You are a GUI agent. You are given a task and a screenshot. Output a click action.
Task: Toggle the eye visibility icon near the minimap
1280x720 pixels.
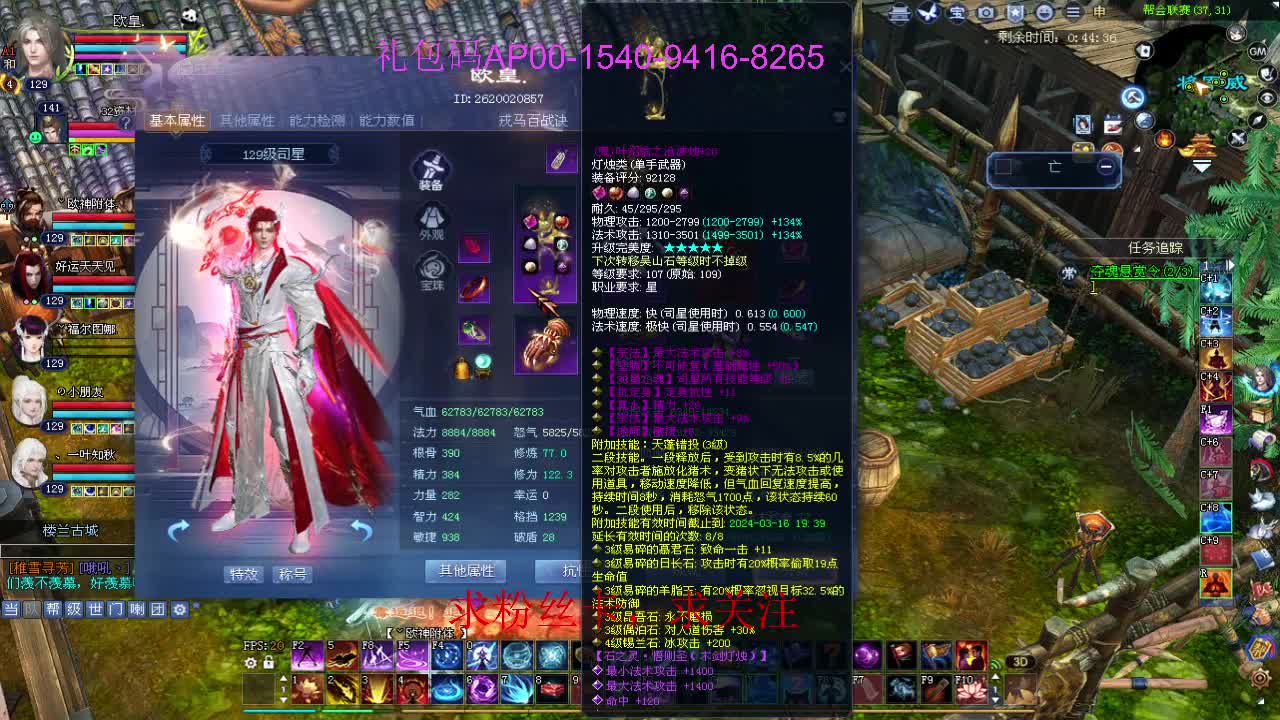(1265, 98)
